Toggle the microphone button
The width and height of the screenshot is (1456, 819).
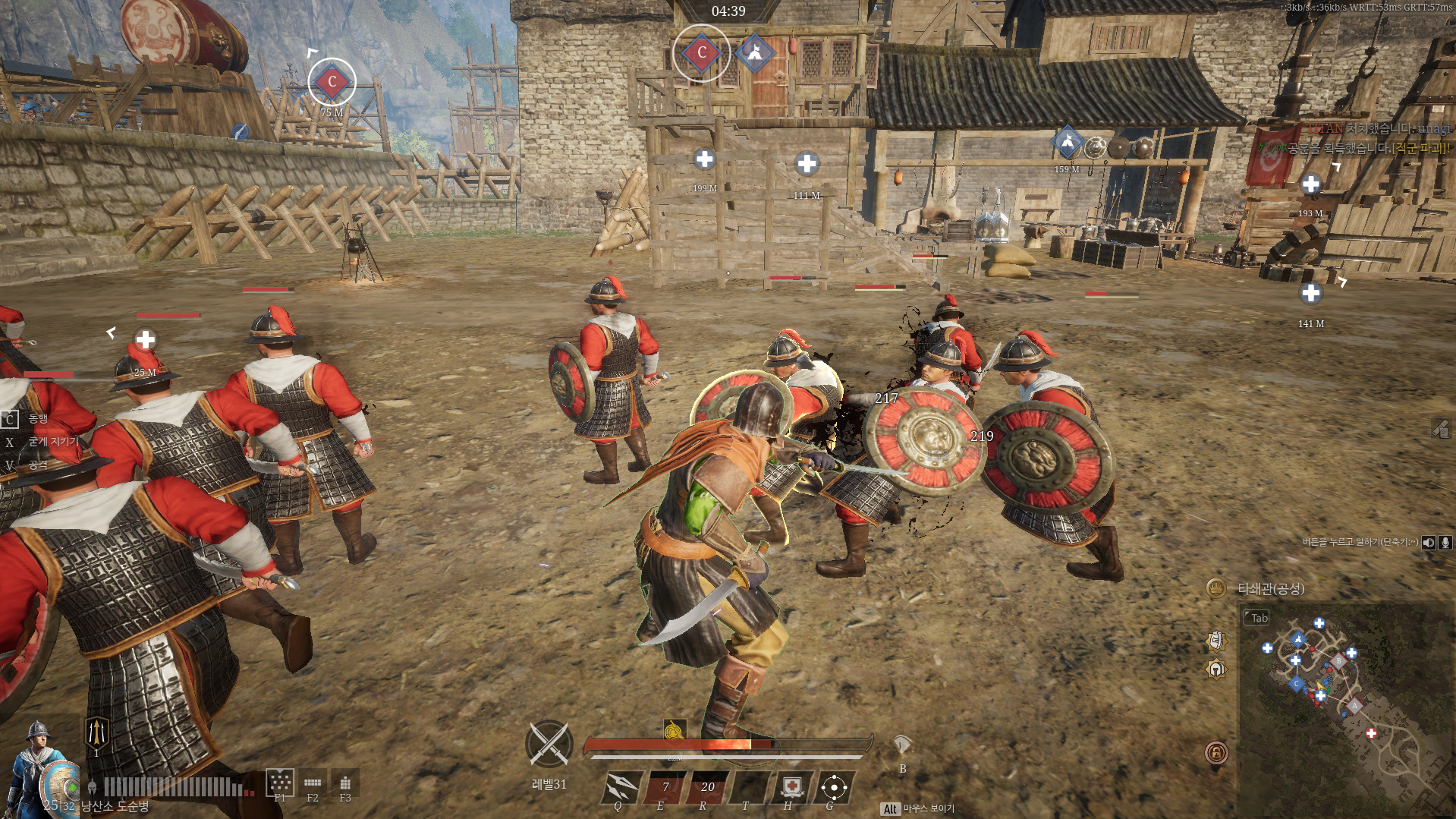(x=1445, y=542)
